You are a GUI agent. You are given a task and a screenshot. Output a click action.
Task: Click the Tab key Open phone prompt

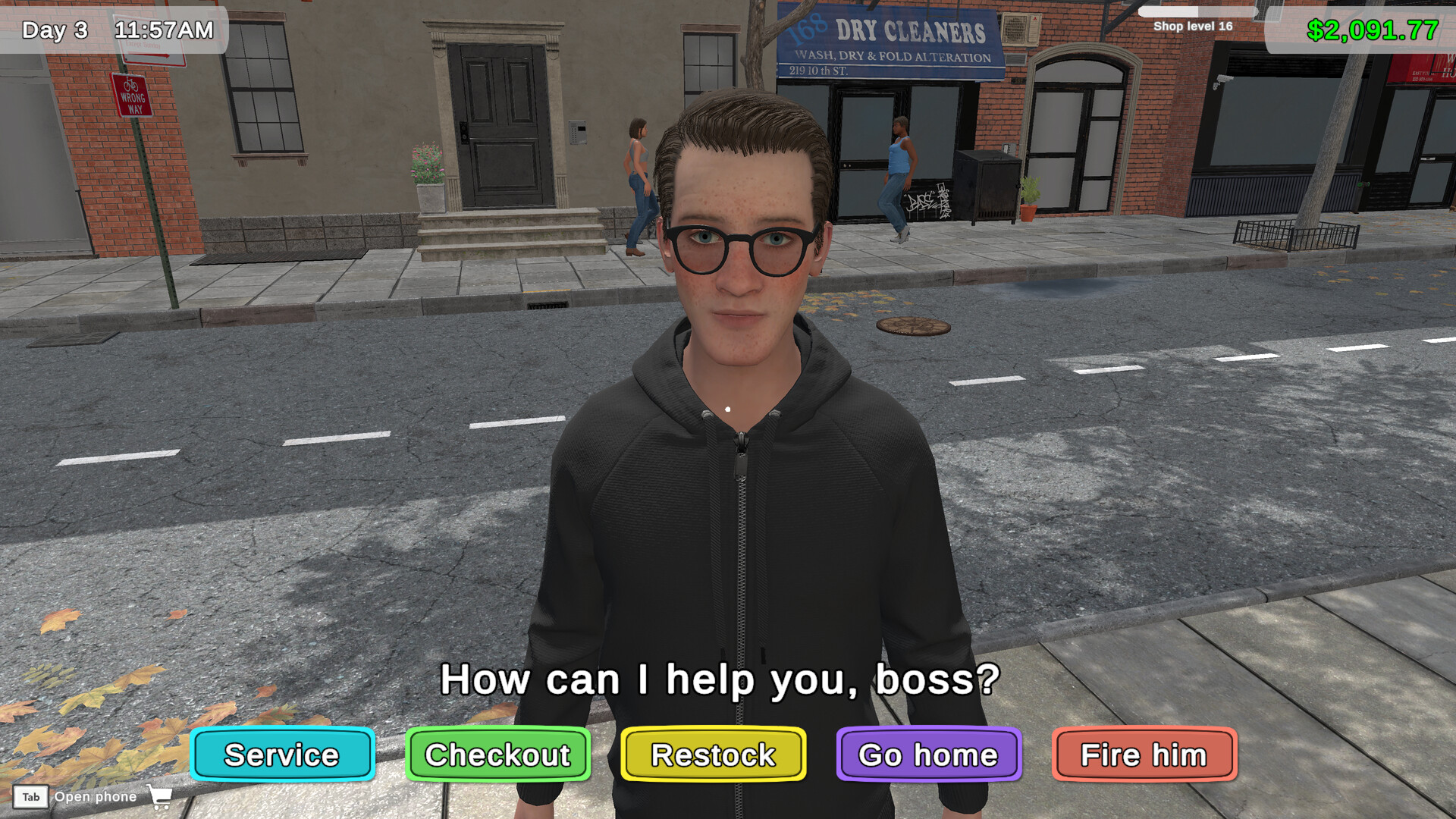30,797
